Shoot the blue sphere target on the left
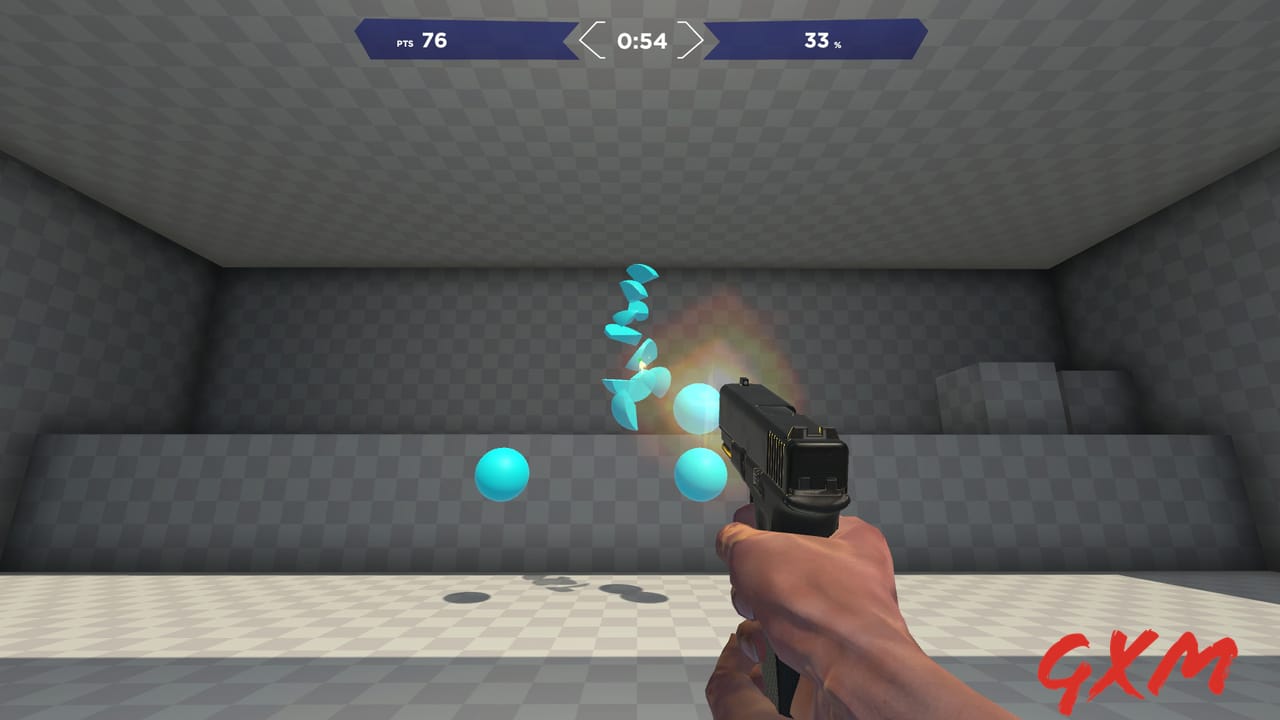This screenshot has height=720, width=1280. (500, 474)
